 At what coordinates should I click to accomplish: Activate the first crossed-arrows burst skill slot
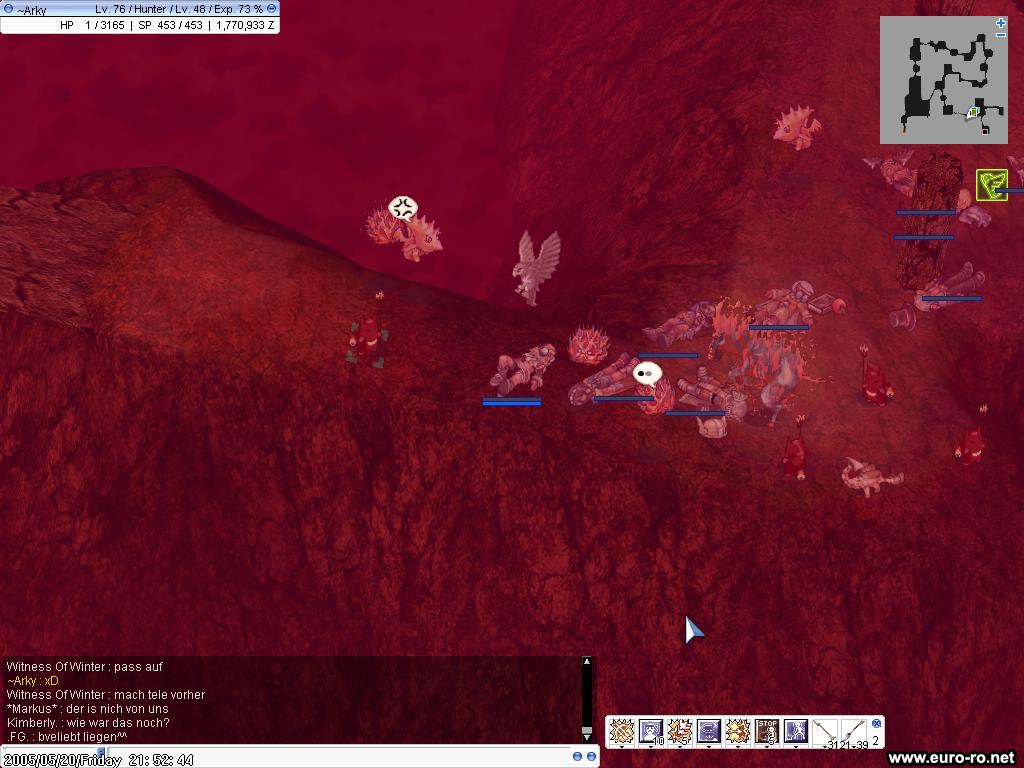coord(622,732)
